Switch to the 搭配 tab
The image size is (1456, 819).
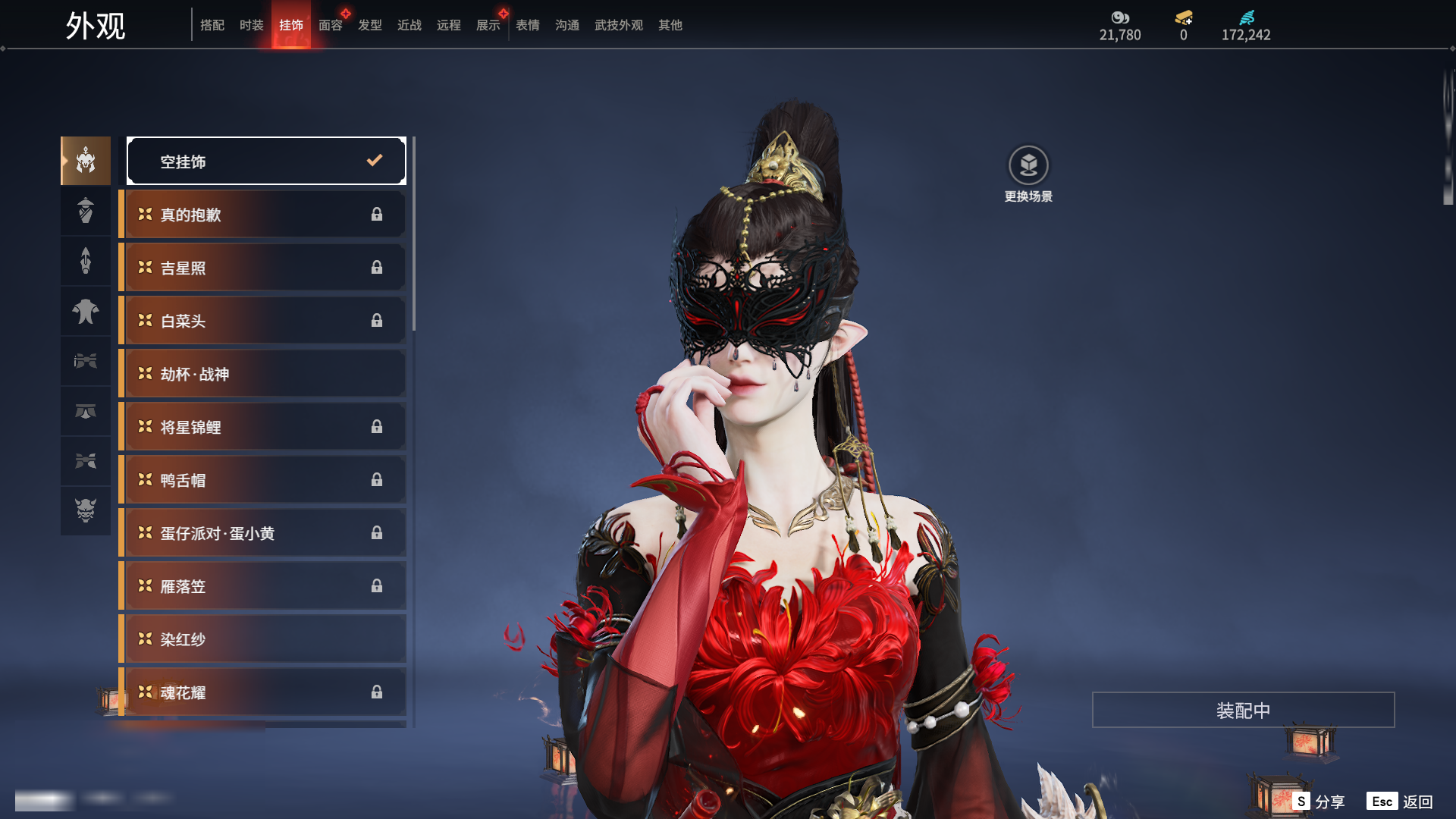point(212,25)
